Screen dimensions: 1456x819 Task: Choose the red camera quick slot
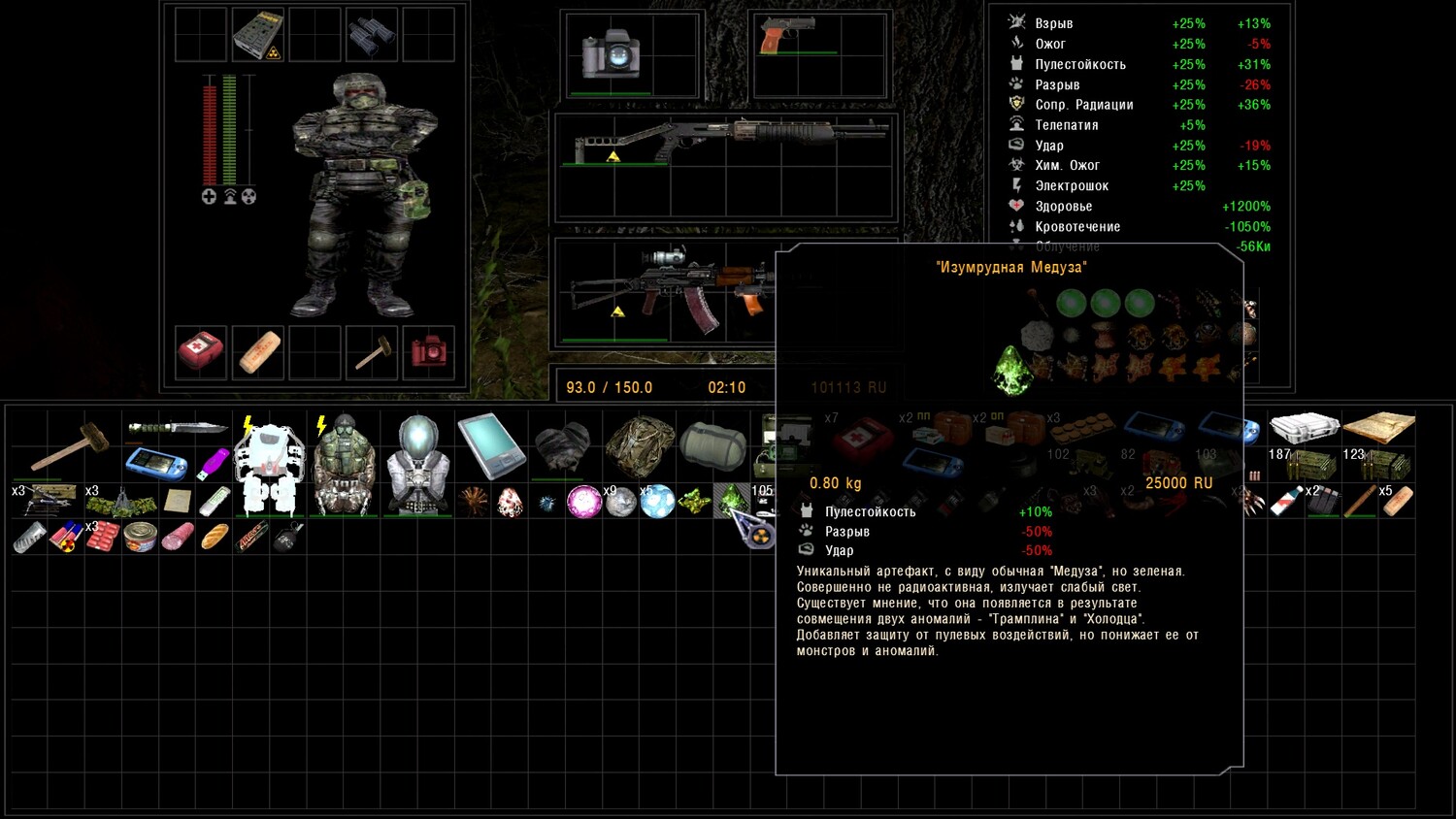coord(428,351)
